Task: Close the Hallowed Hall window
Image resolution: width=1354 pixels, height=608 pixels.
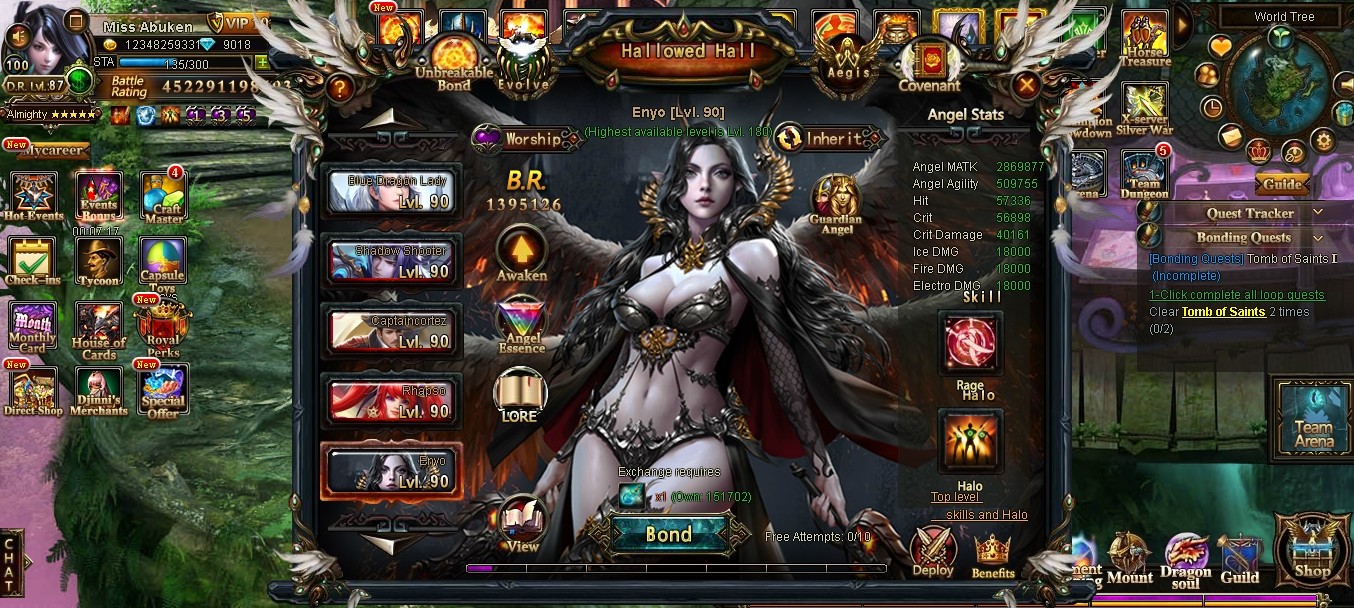Action: tap(1025, 86)
